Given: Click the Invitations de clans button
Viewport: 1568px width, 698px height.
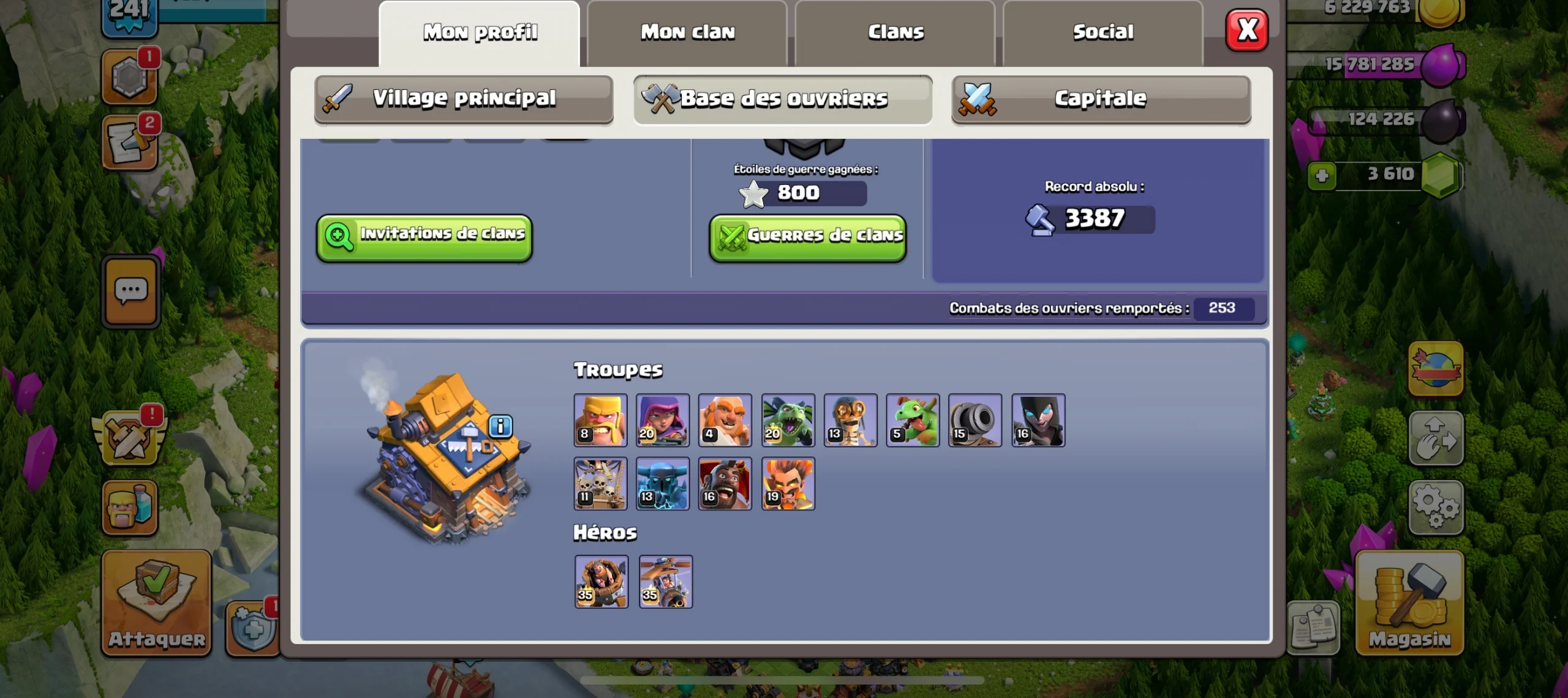Looking at the screenshot, I should click(x=424, y=236).
